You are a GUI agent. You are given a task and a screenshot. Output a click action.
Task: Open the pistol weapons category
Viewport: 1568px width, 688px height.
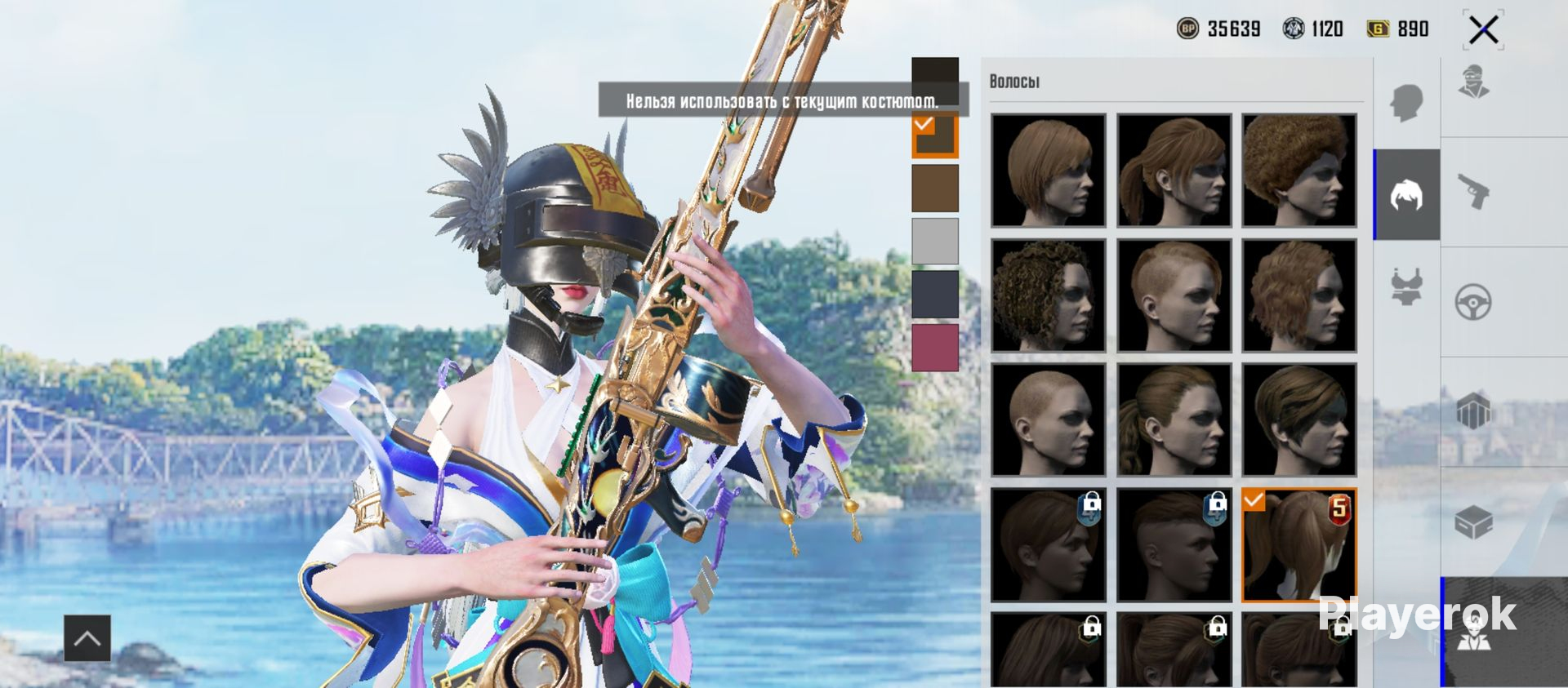click(x=1473, y=193)
